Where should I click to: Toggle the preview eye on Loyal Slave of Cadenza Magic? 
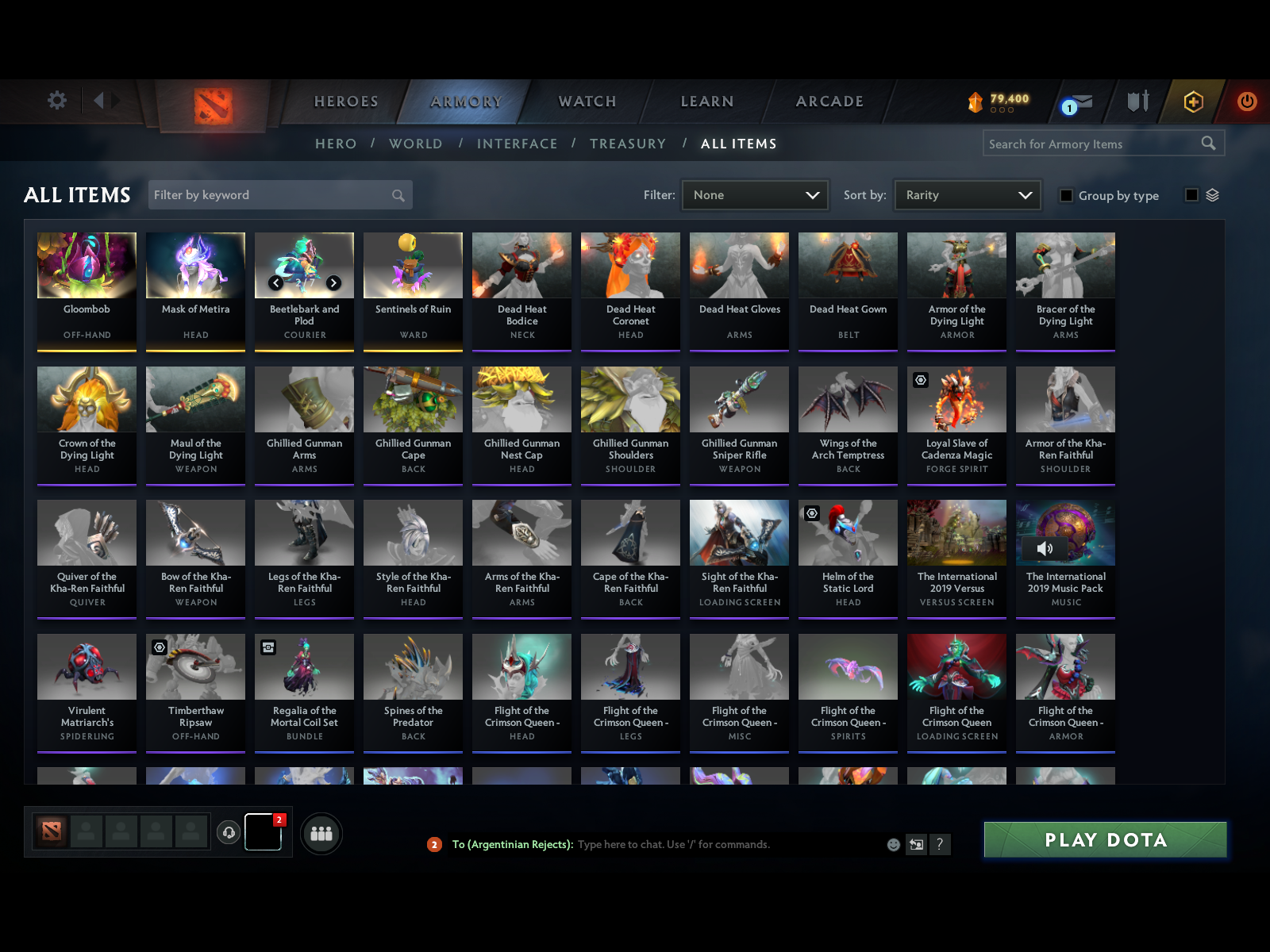[921, 380]
